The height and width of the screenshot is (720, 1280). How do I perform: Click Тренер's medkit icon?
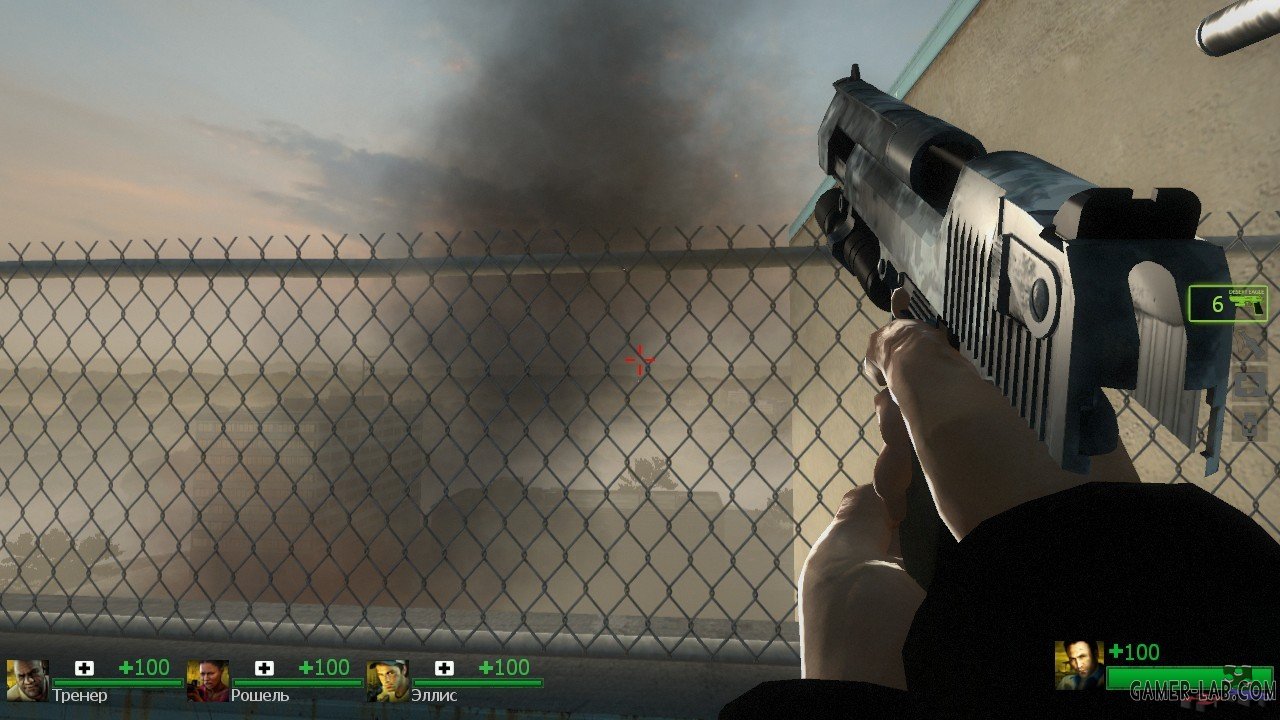click(x=84, y=668)
